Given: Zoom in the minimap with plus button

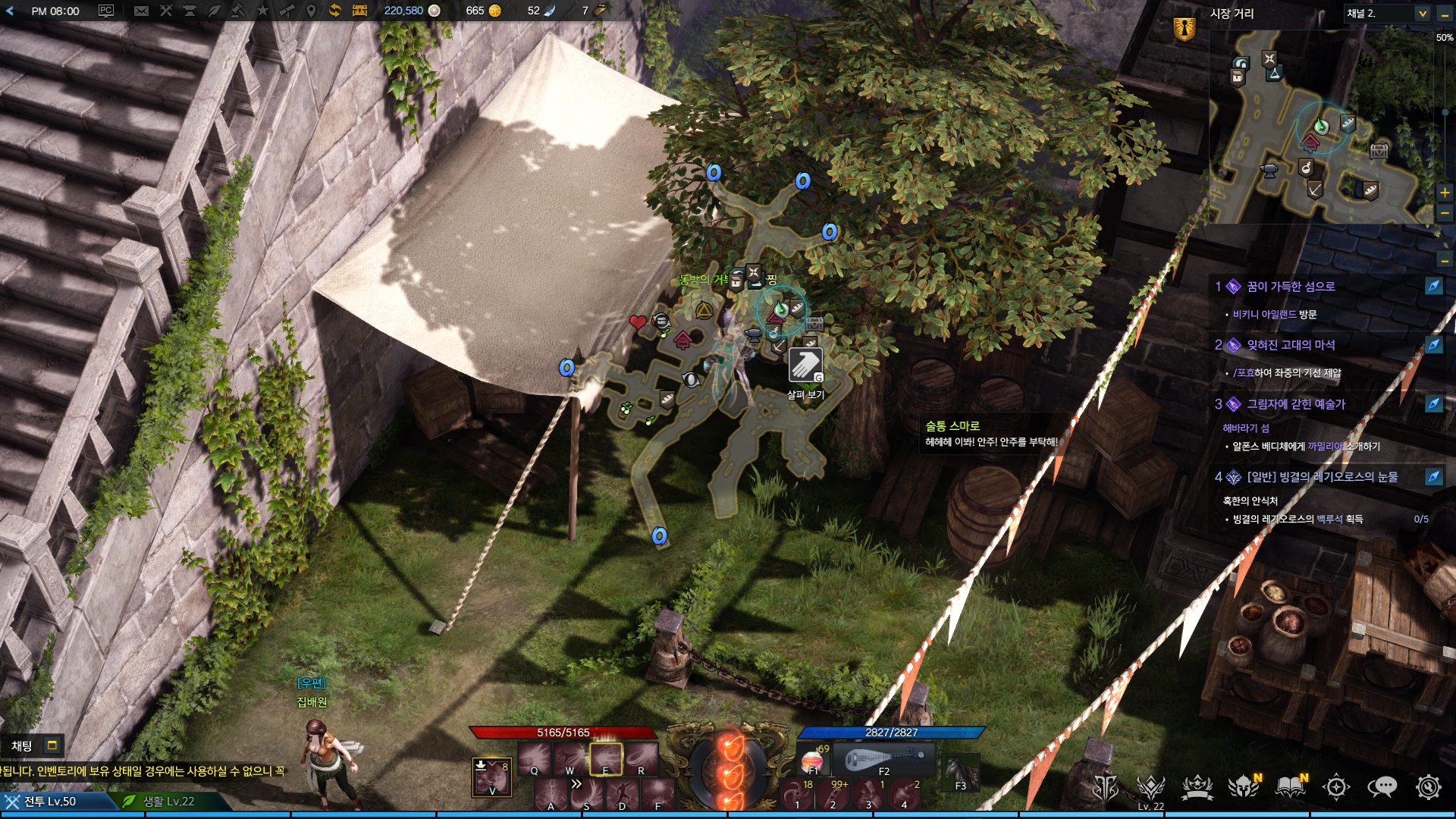Looking at the screenshot, I should tap(1445, 193).
